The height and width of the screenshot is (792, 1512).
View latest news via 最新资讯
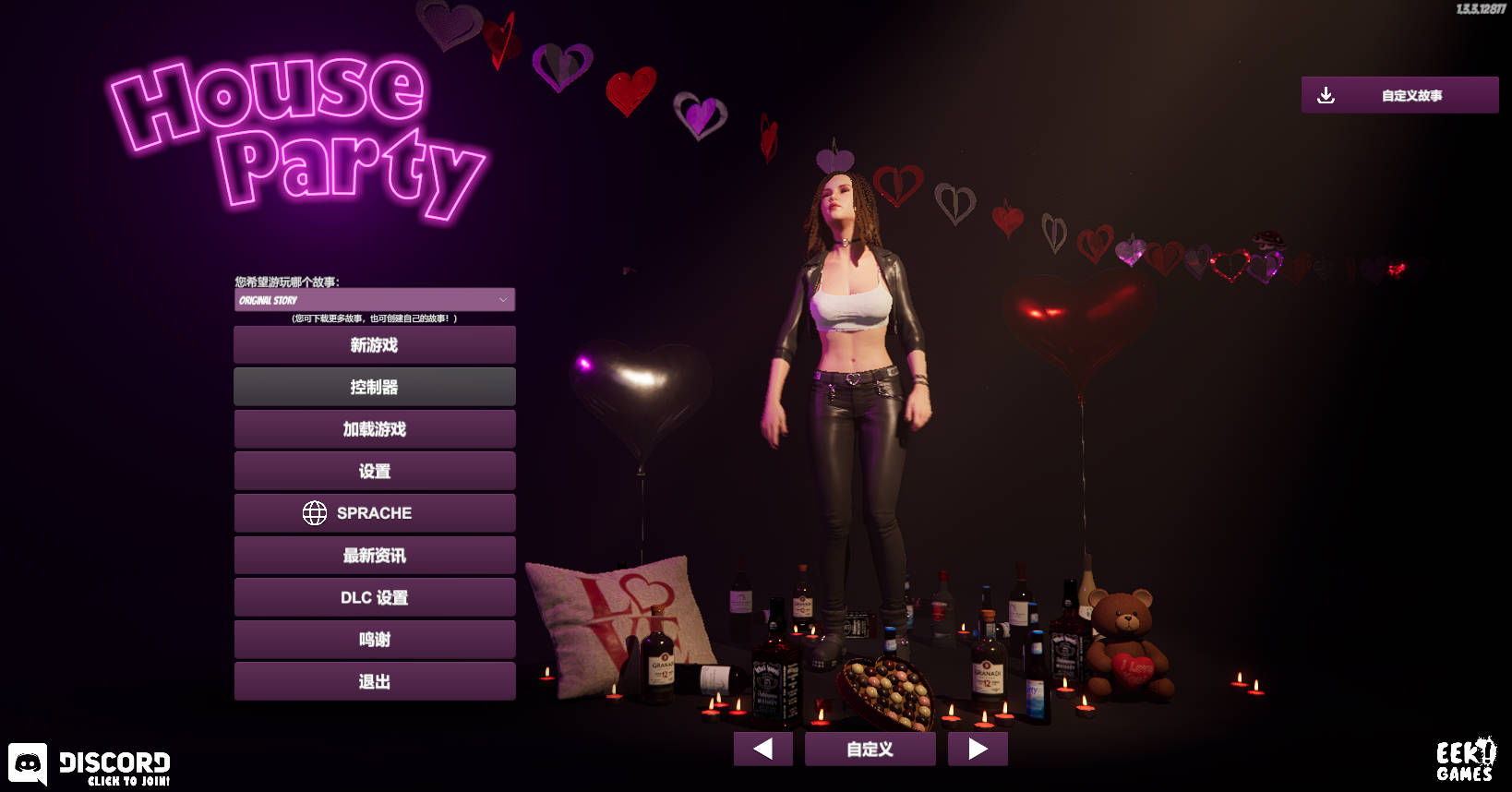coord(375,555)
